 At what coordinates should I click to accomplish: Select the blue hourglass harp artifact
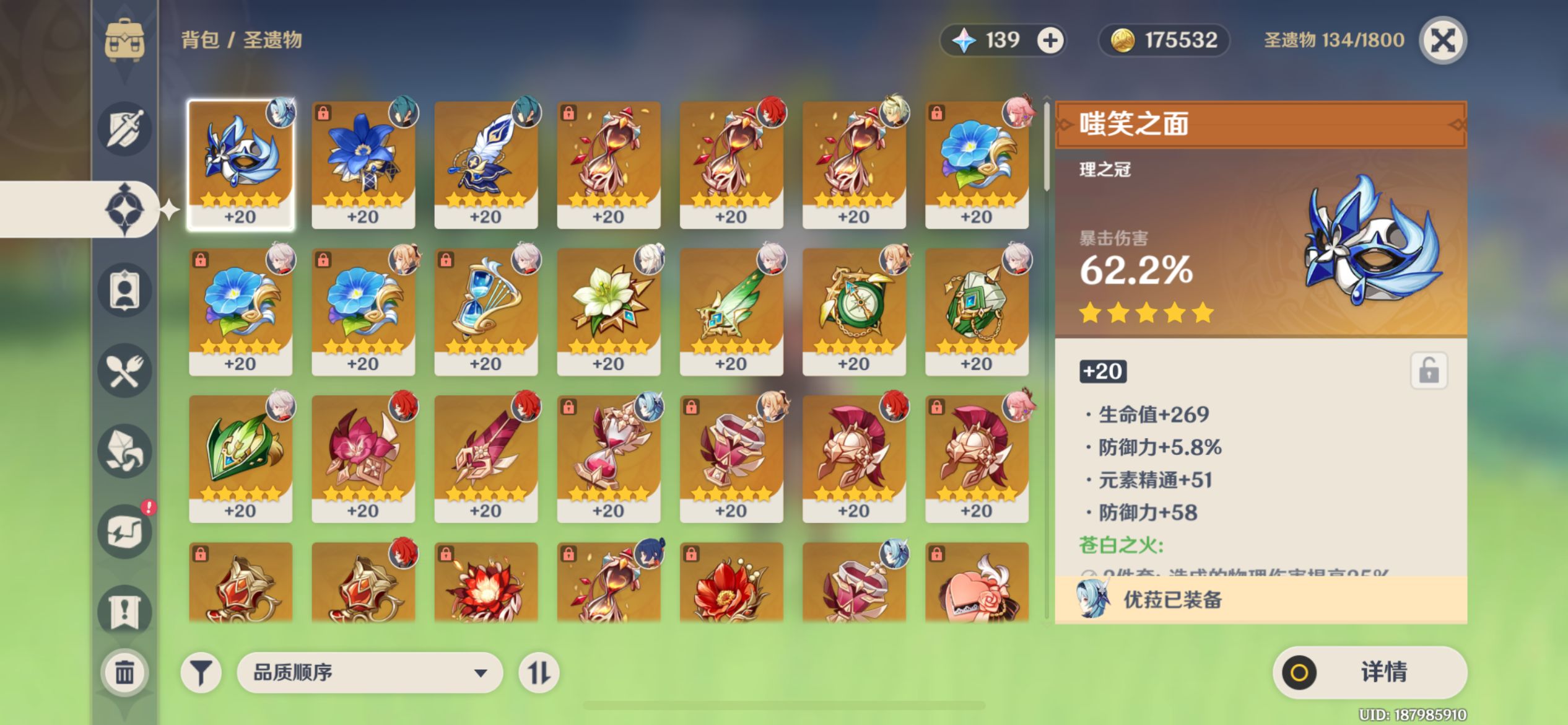pyautogui.click(x=486, y=311)
